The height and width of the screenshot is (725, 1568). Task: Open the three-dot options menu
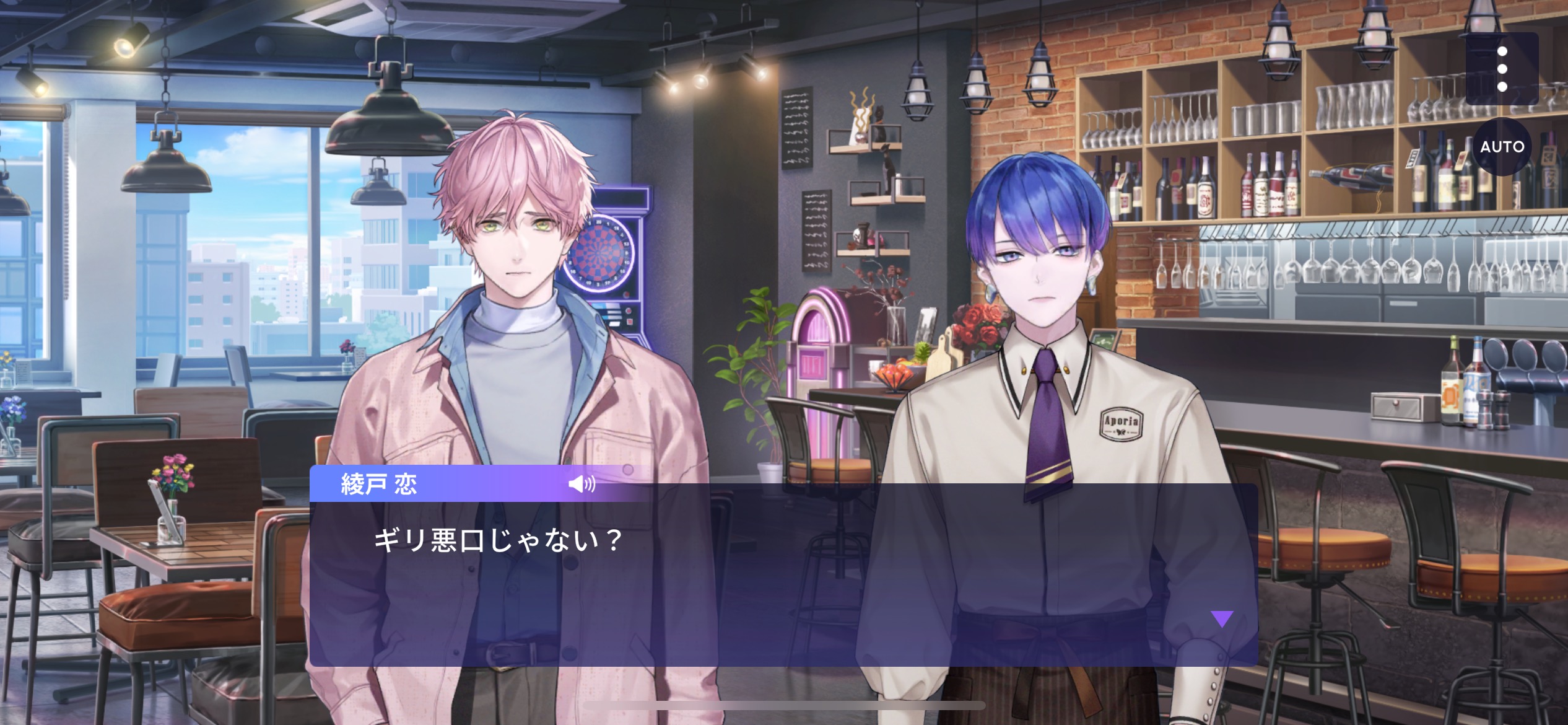click(1502, 69)
